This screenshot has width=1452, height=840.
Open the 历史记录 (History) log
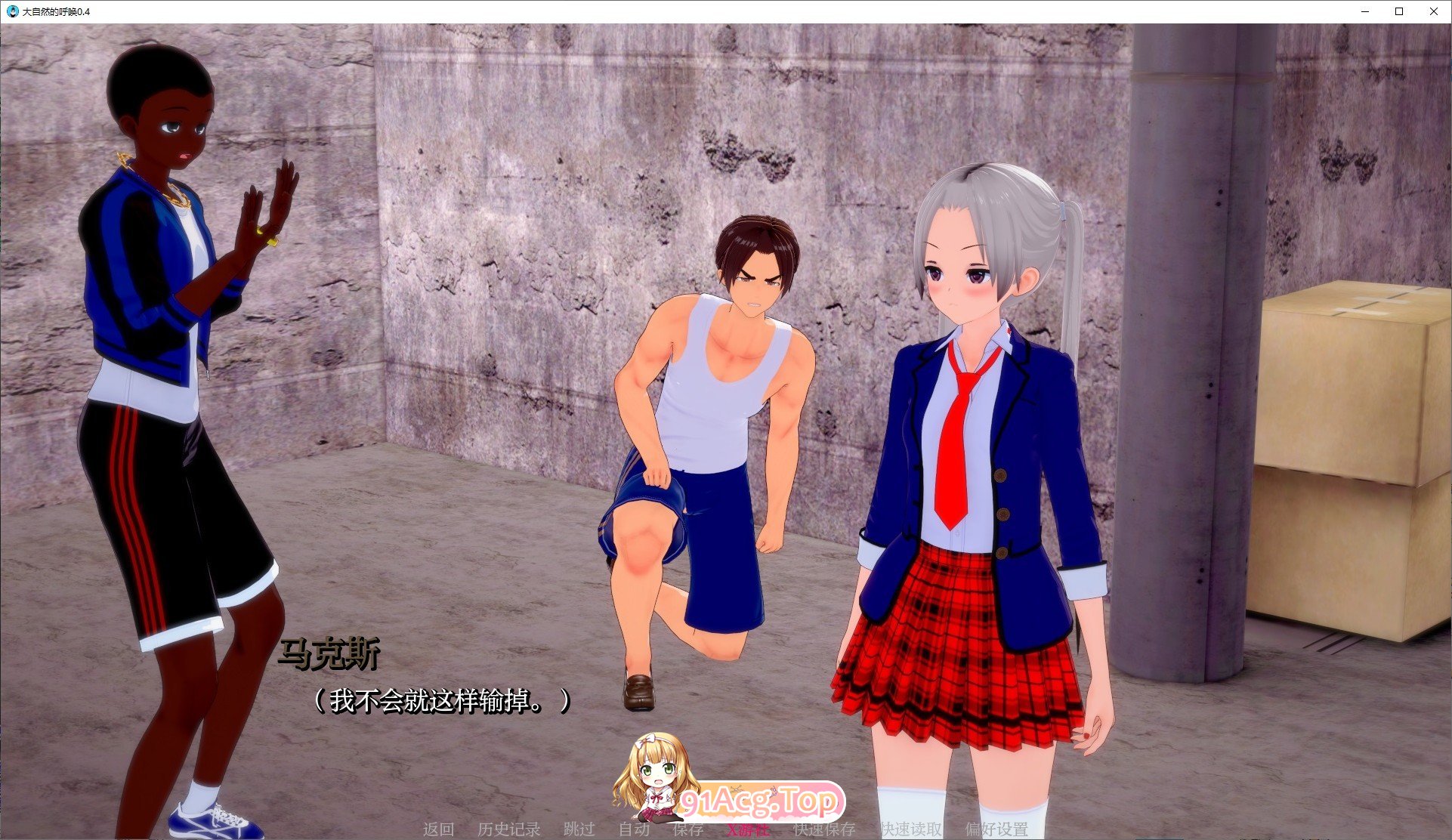pos(508,829)
